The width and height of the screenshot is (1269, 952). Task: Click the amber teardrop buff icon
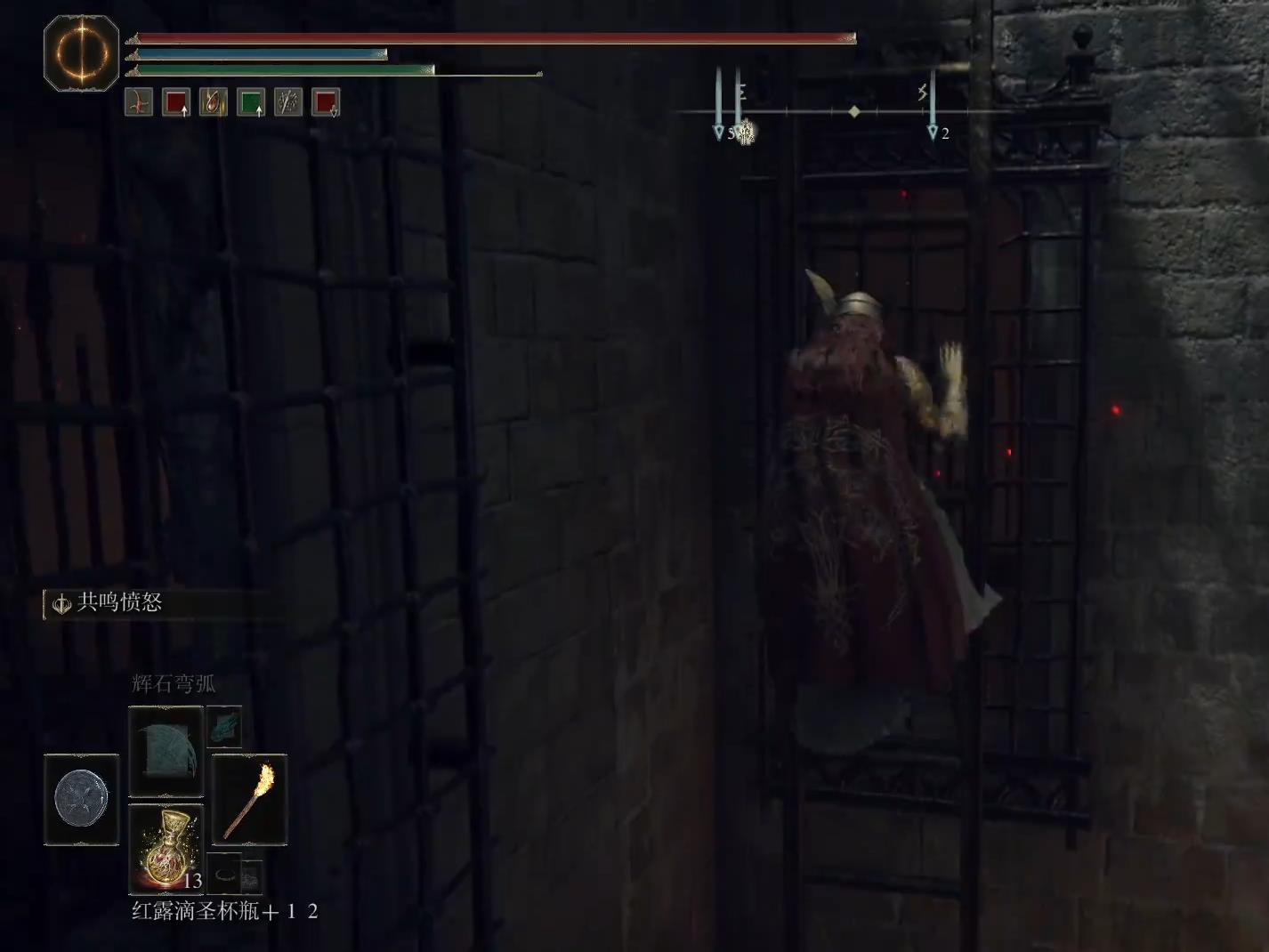tap(214, 103)
